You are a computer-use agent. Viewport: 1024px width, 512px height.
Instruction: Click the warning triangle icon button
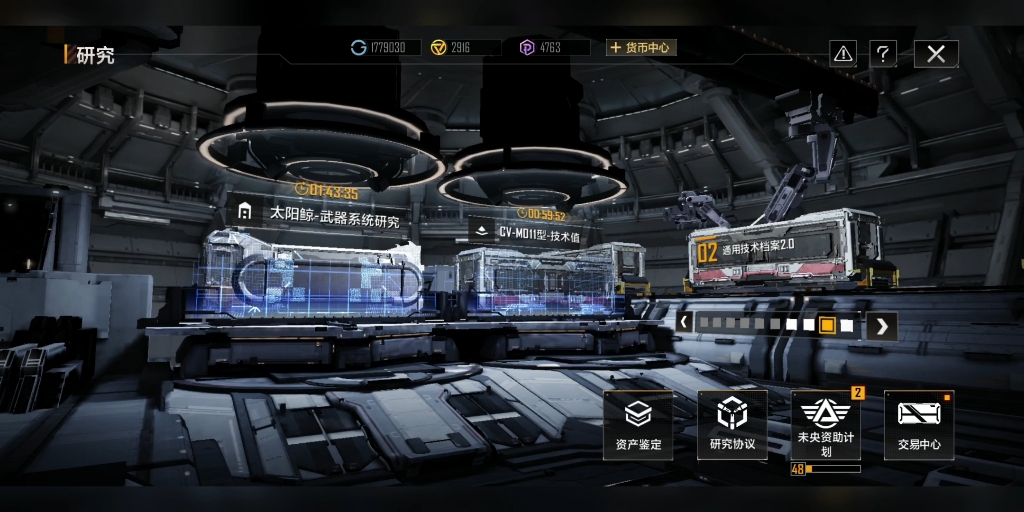tap(843, 54)
